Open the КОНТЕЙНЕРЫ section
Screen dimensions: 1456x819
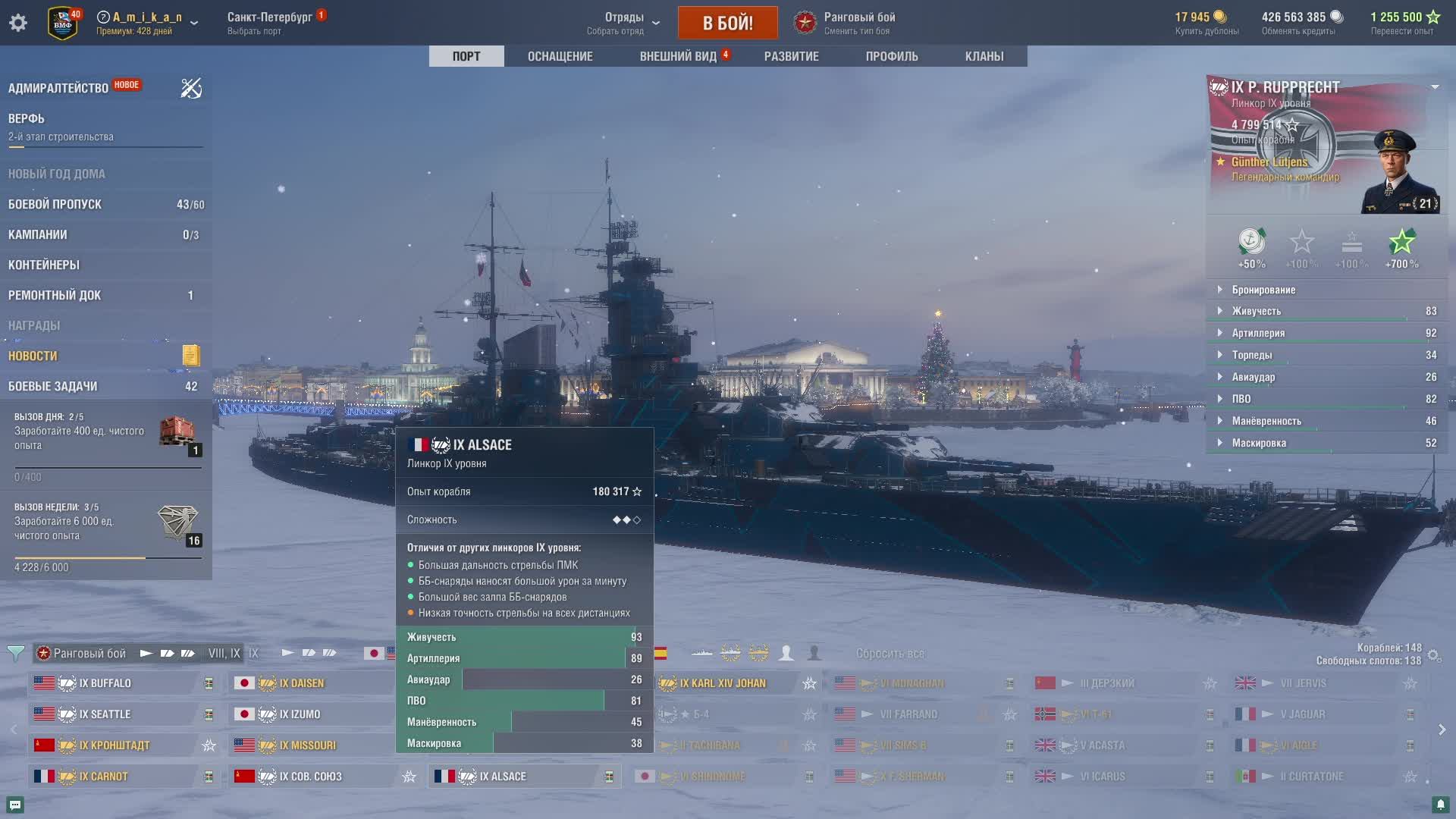(44, 265)
